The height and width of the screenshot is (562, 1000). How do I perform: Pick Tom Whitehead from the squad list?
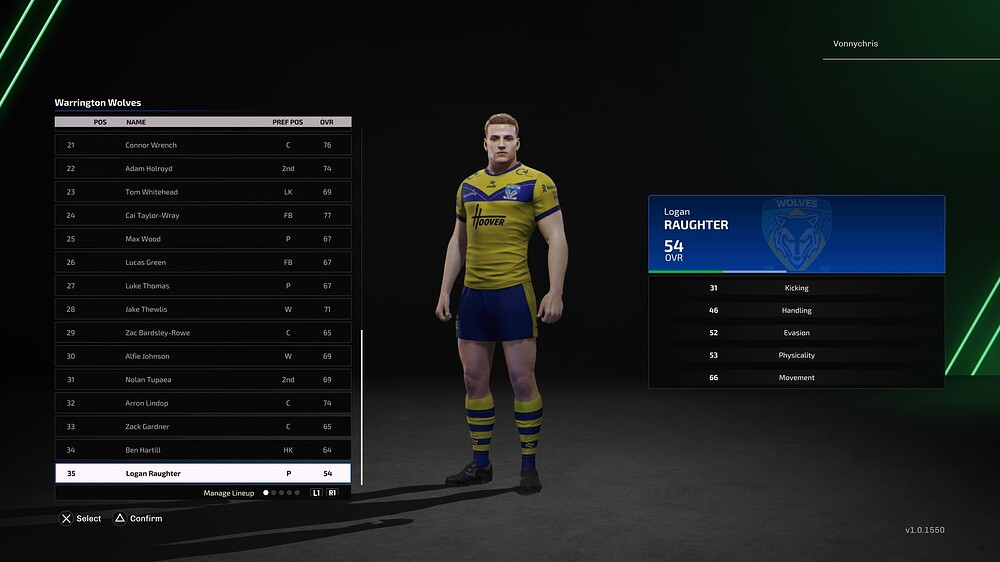pos(203,192)
